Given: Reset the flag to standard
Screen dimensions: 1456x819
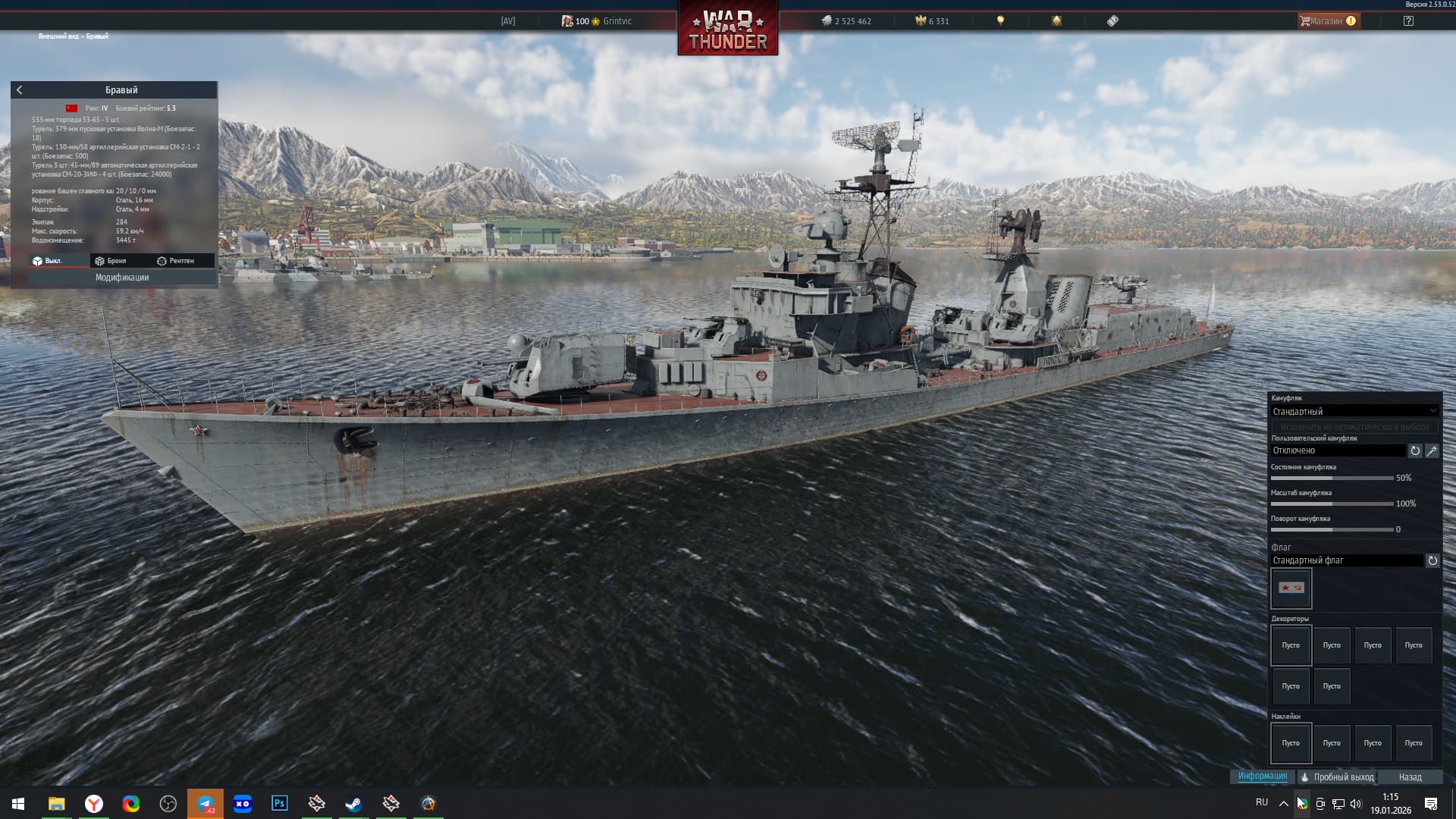Looking at the screenshot, I should coord(1432,561).
